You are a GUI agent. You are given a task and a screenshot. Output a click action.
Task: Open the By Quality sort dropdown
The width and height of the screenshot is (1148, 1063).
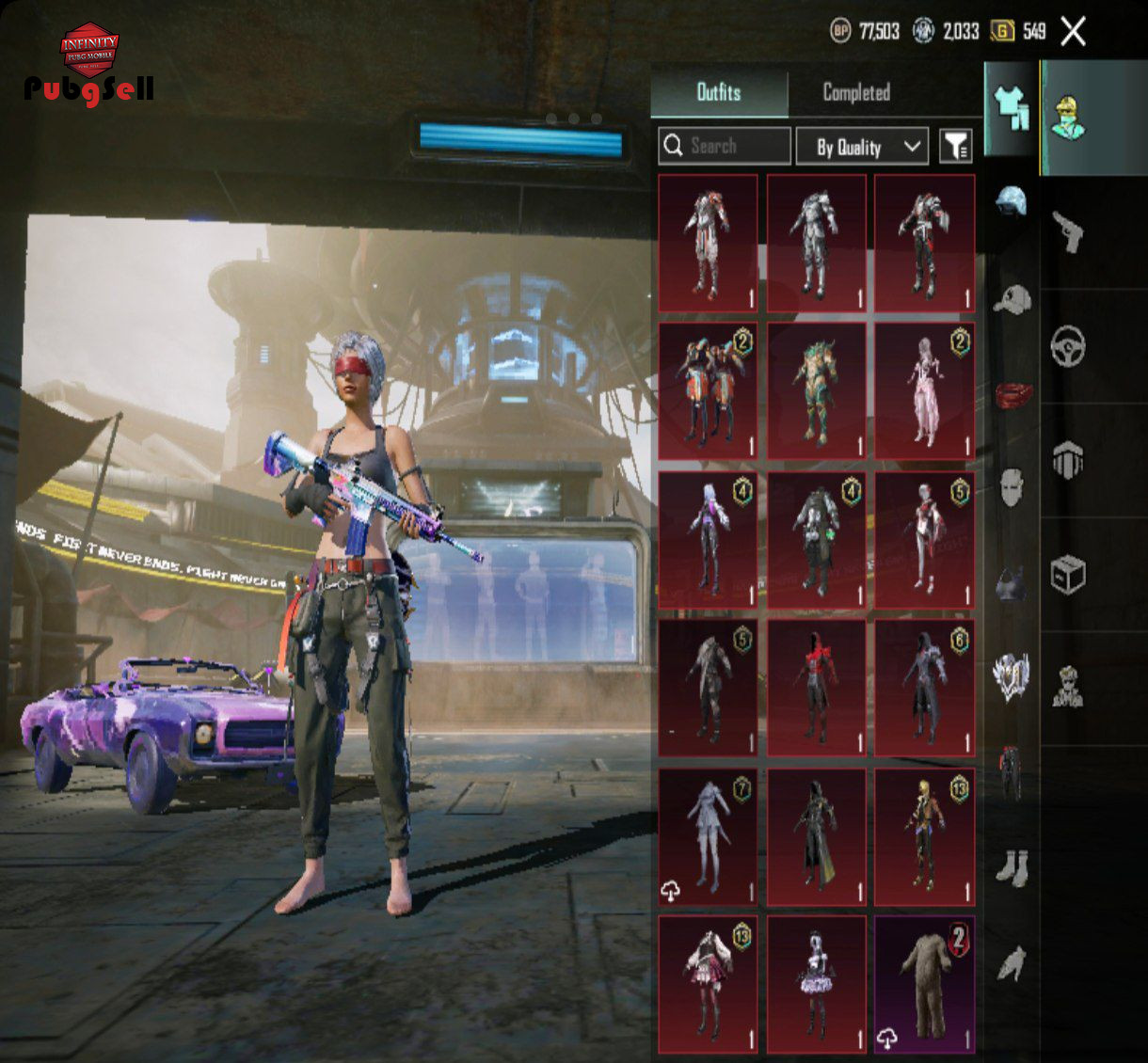[862, 147]
